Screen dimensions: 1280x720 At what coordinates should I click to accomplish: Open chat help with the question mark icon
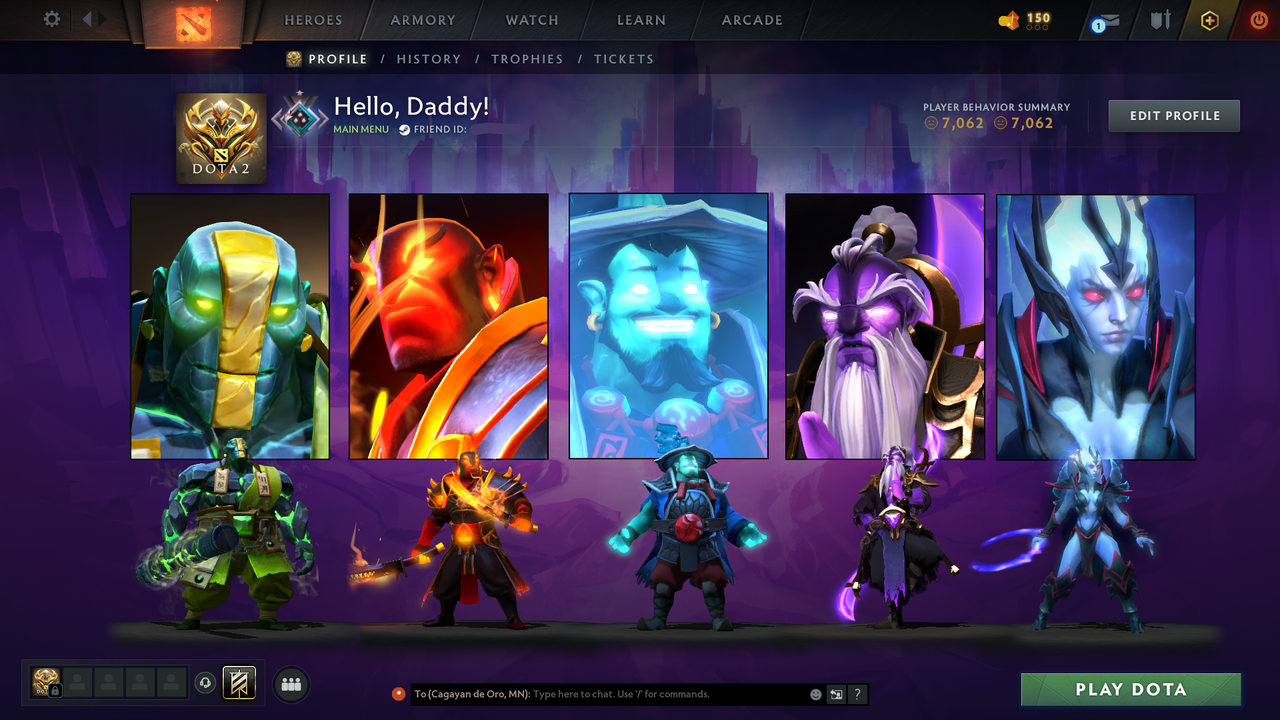click(x=857, y=694)
